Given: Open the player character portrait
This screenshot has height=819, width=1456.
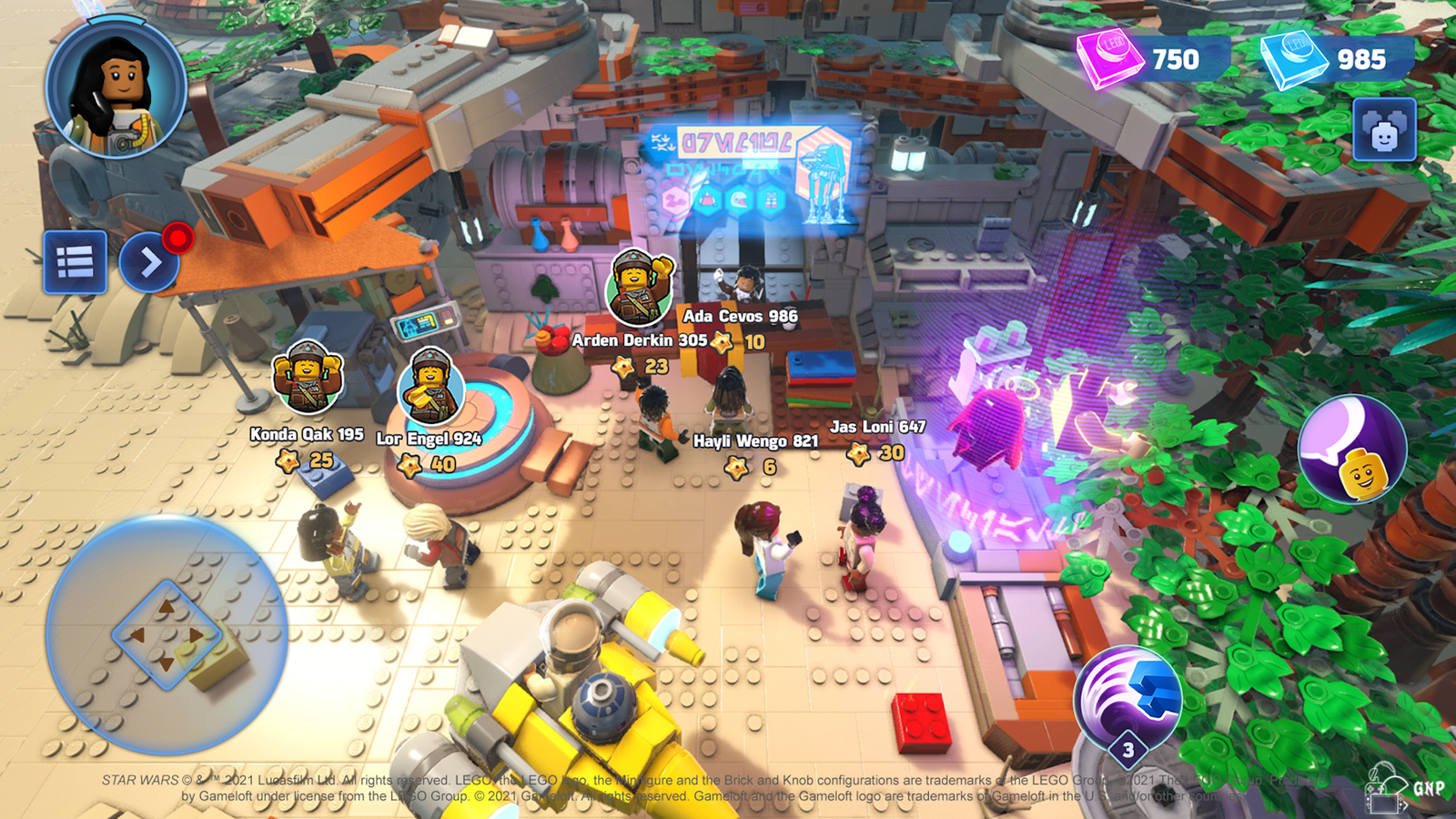Looking at the screenshot, I should [x=116, y=89].
